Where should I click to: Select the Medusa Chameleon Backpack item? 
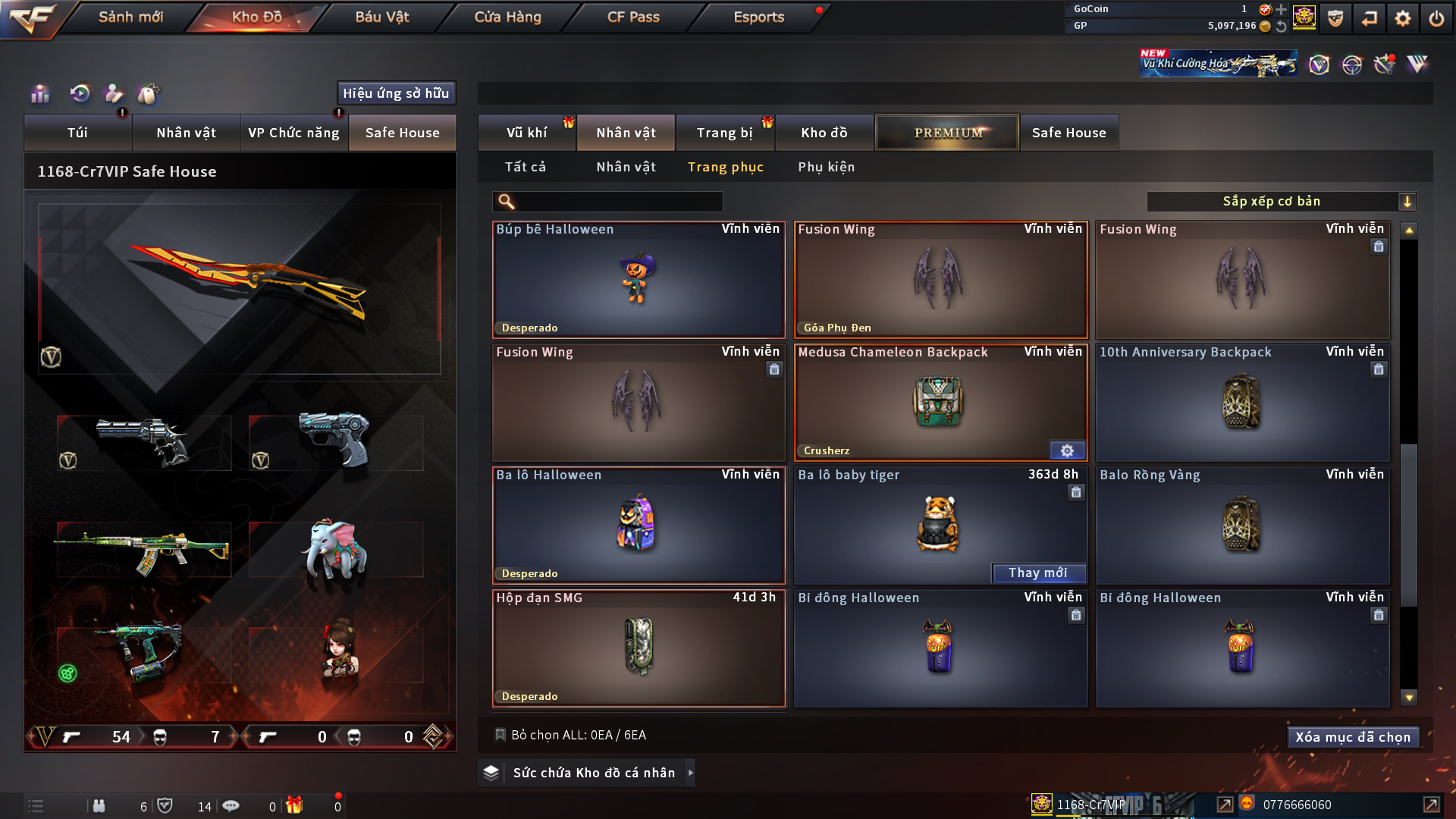coord(940,402)
